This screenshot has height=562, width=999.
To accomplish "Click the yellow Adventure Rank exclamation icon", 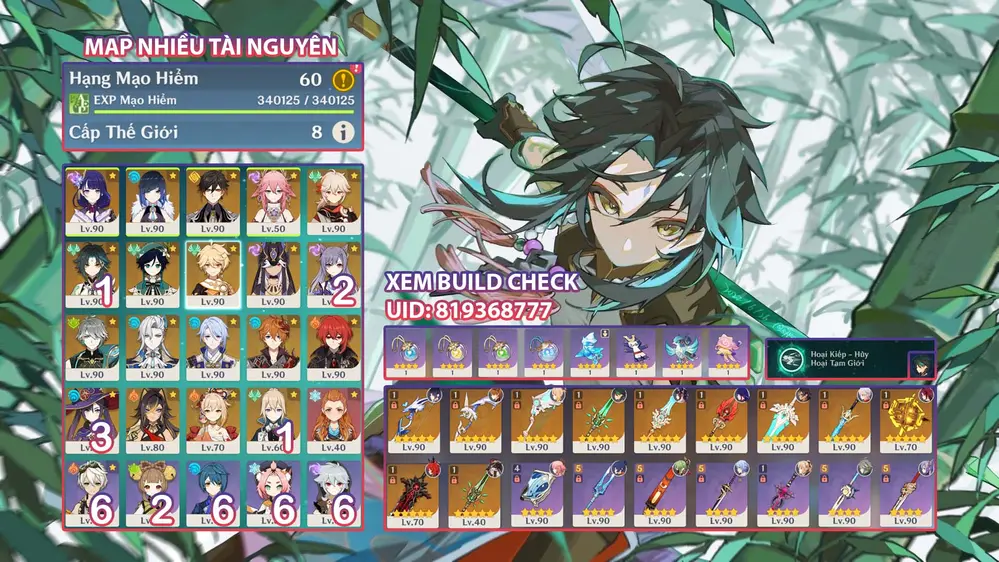I will 343,78.
